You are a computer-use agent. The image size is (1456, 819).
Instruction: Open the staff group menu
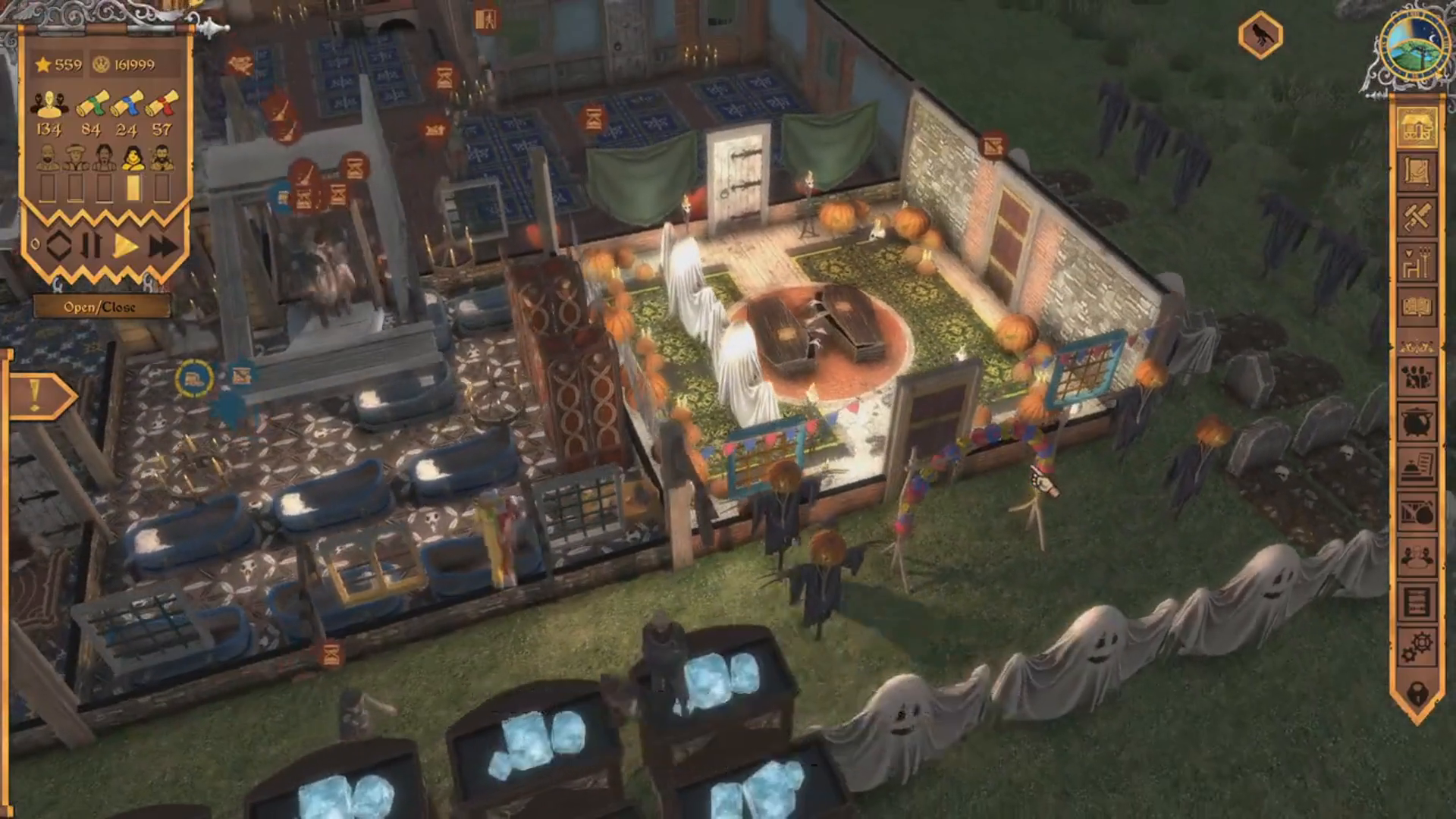pos(1417,377)
